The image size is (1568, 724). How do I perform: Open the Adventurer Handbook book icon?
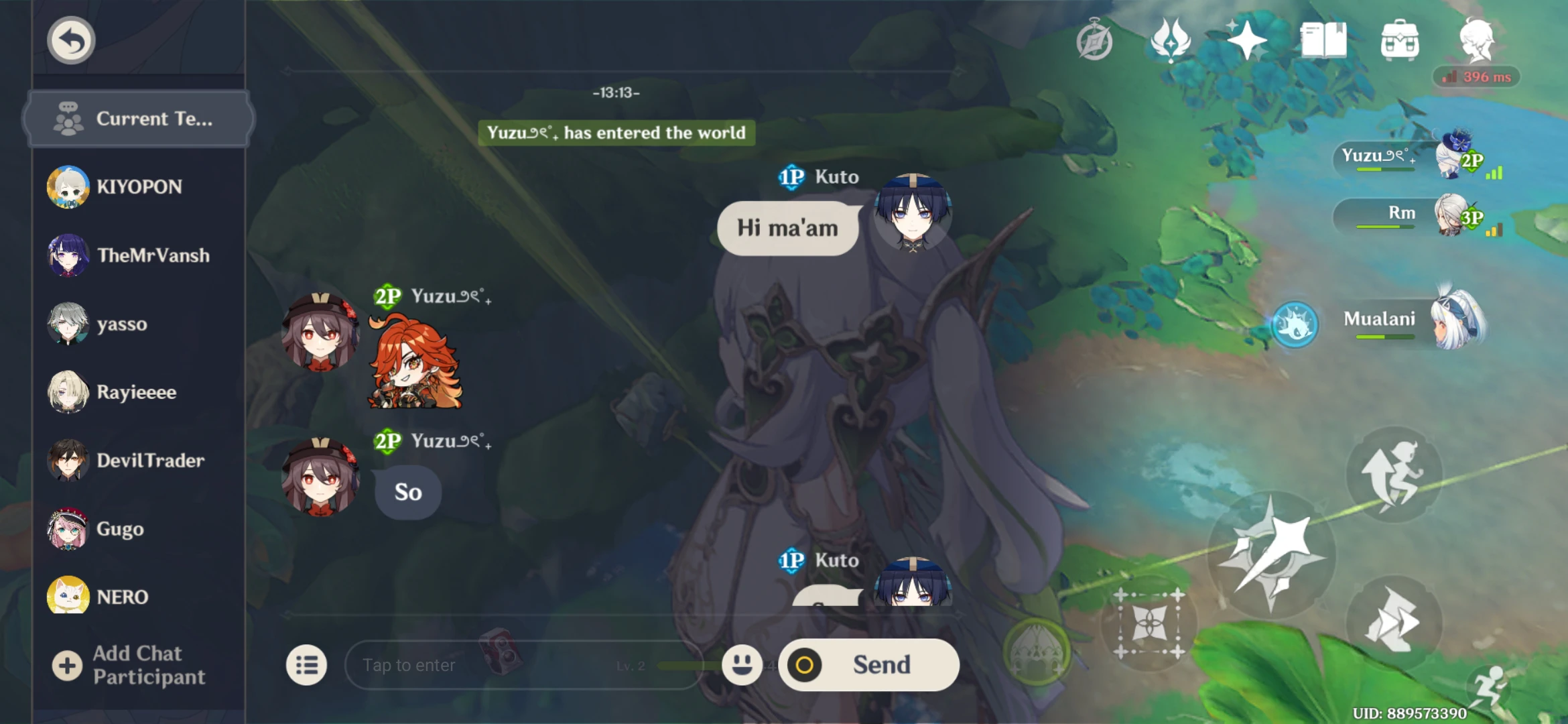(1322, 40)
